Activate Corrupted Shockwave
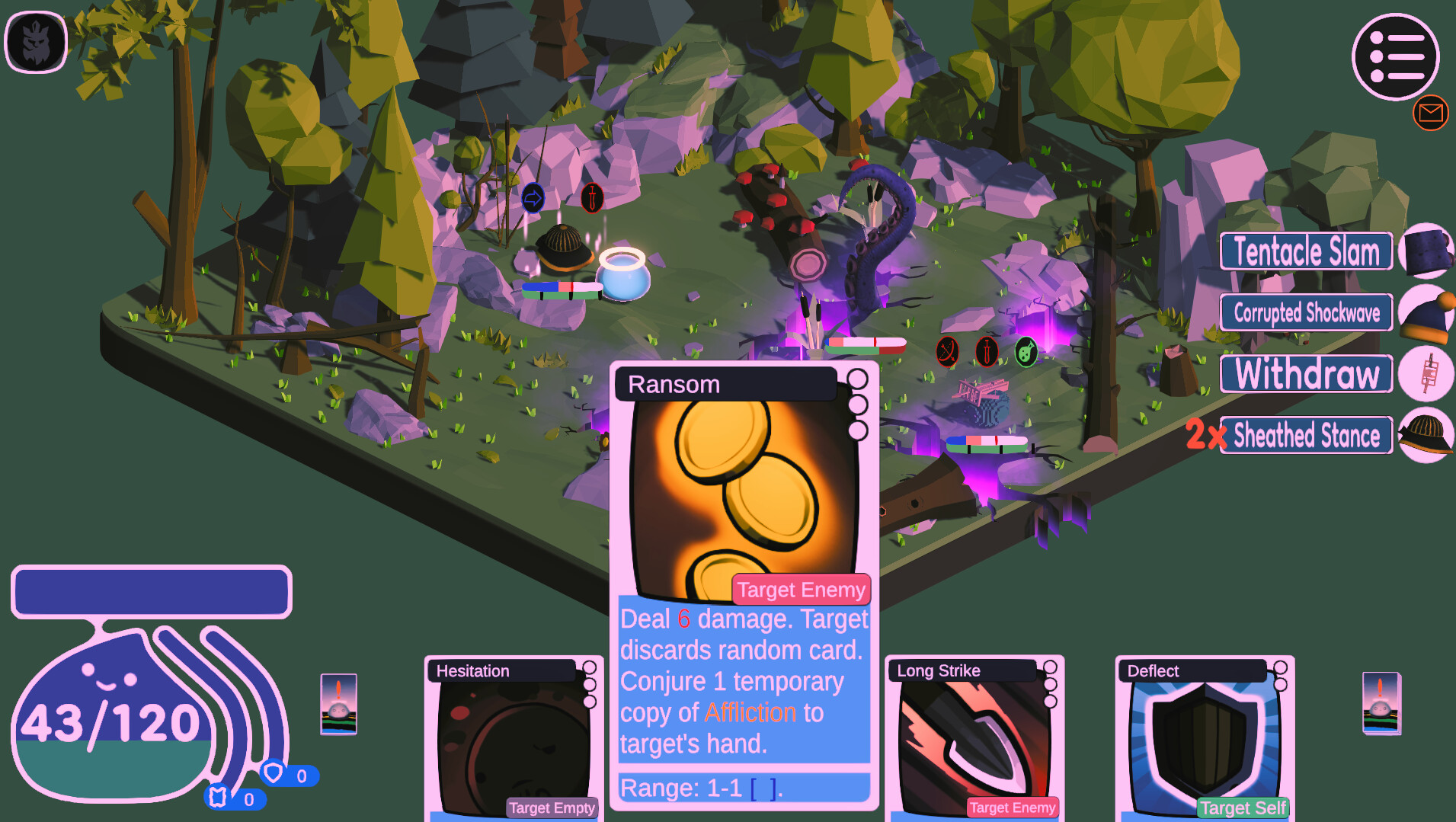The height and width of the screenshot is (822, 1456). [1305, 312]
